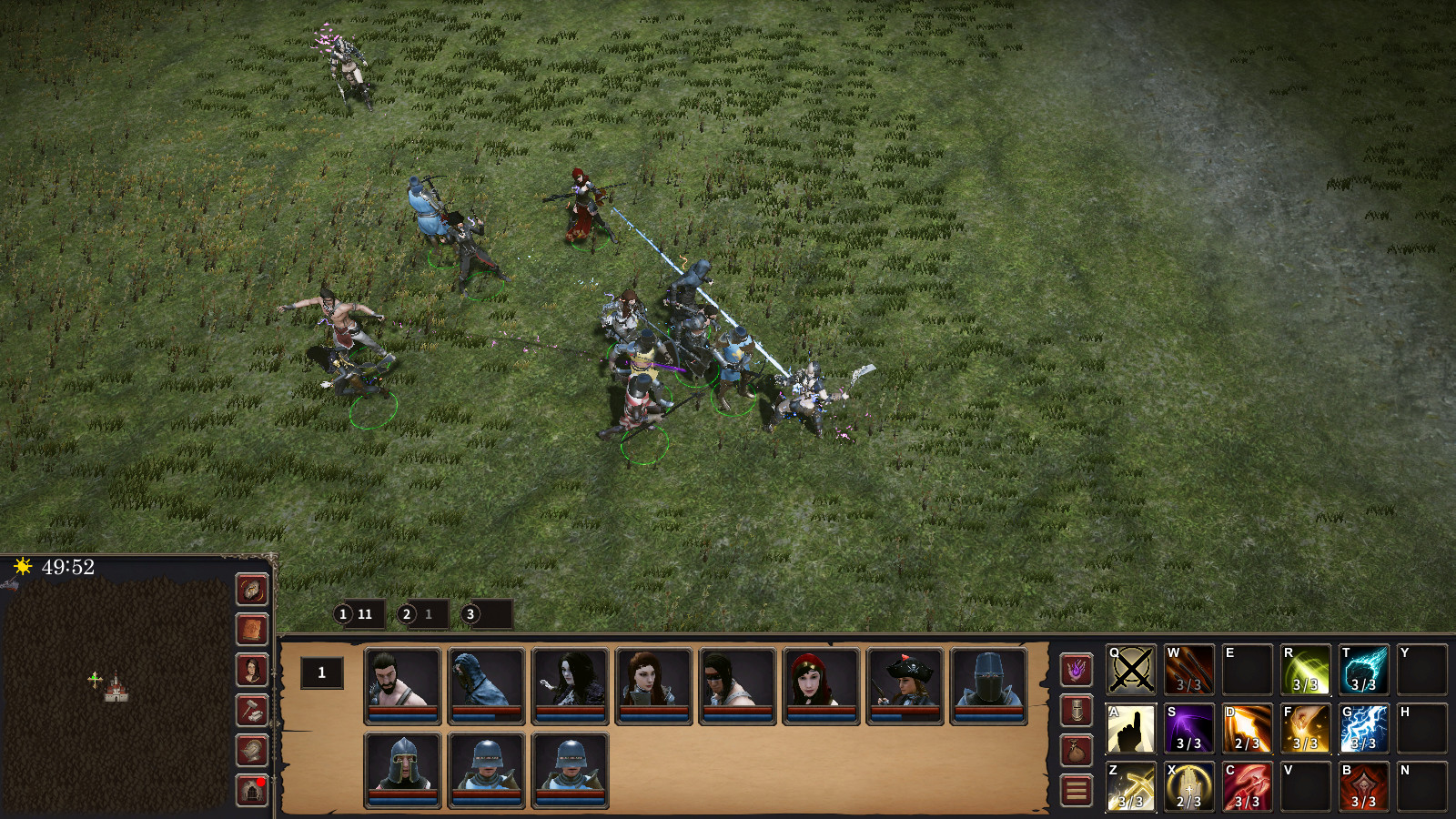Open the crafting hammer and anvil panel
The width and height of the screenshot is (1456, 819).
click(x=252, y=712)
